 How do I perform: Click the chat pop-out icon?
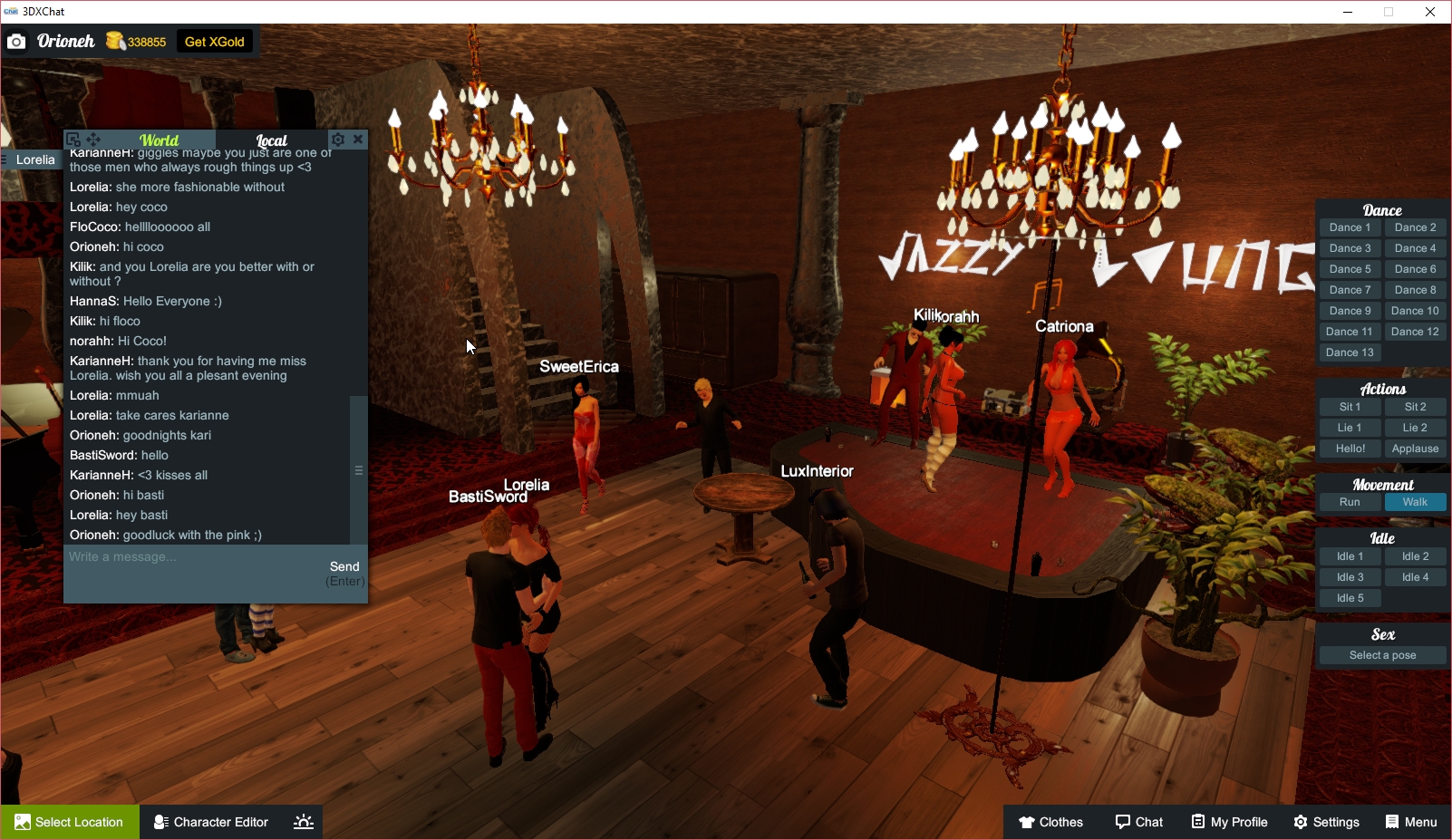click(x=74, y=139)
